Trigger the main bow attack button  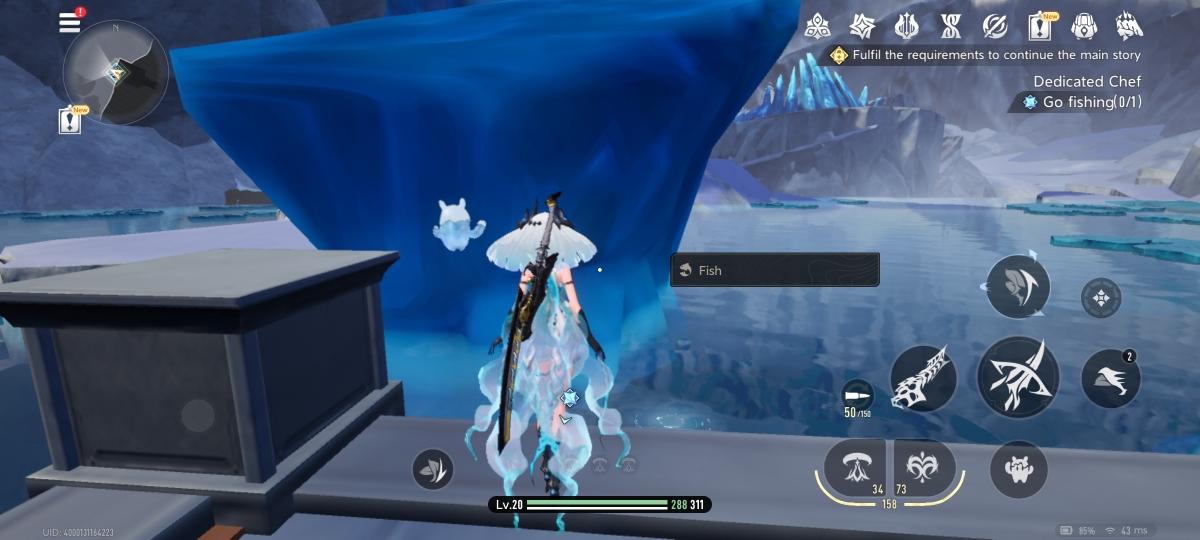[1018, 377]
